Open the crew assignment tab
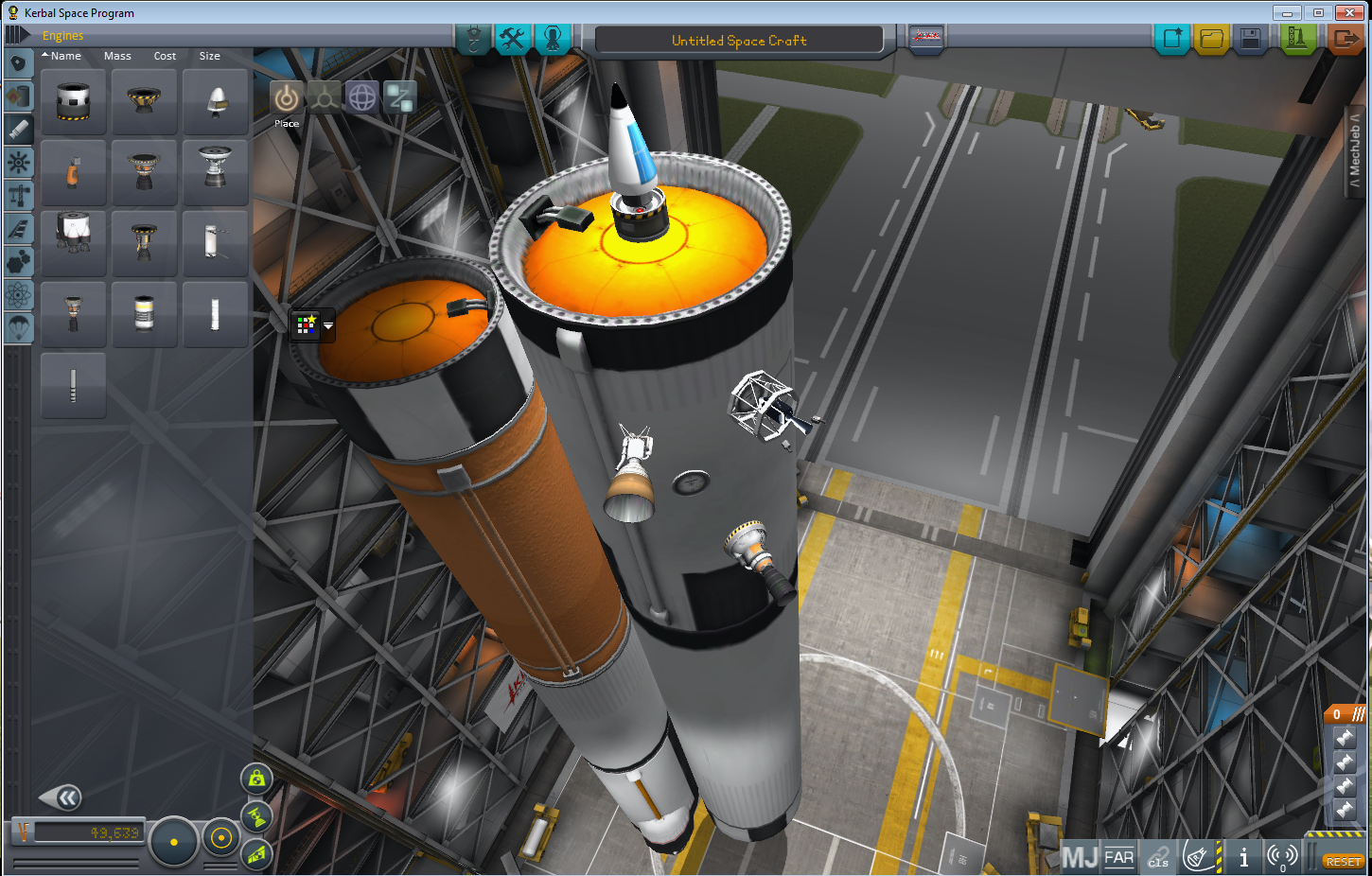 coord(553,39)
